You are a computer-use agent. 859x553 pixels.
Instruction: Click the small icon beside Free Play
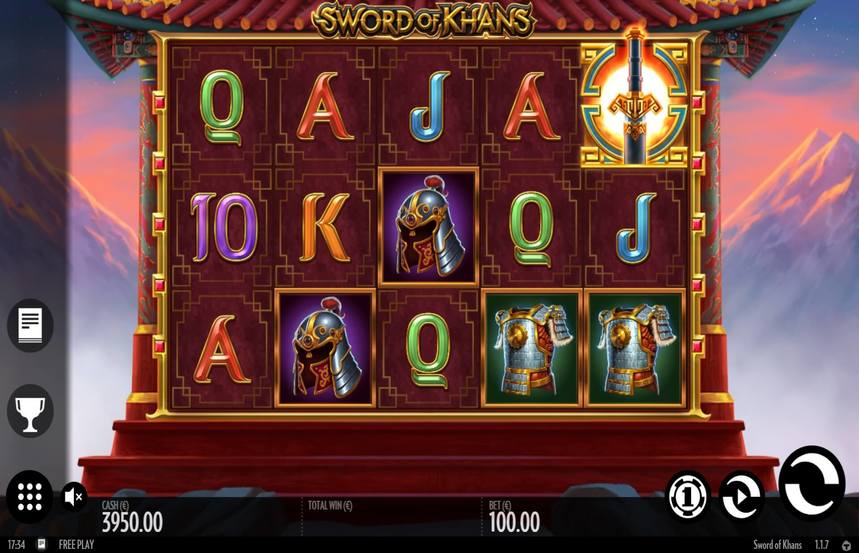click(42, 545)
